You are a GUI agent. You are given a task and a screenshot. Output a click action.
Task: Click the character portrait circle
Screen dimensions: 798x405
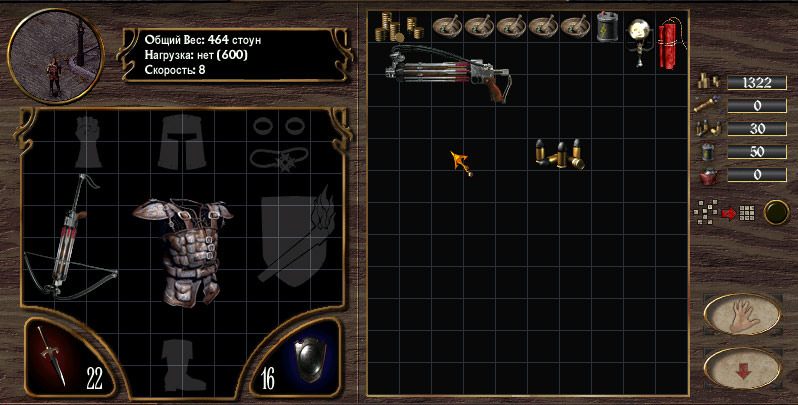pyautogui.click(x=57, y=54)
